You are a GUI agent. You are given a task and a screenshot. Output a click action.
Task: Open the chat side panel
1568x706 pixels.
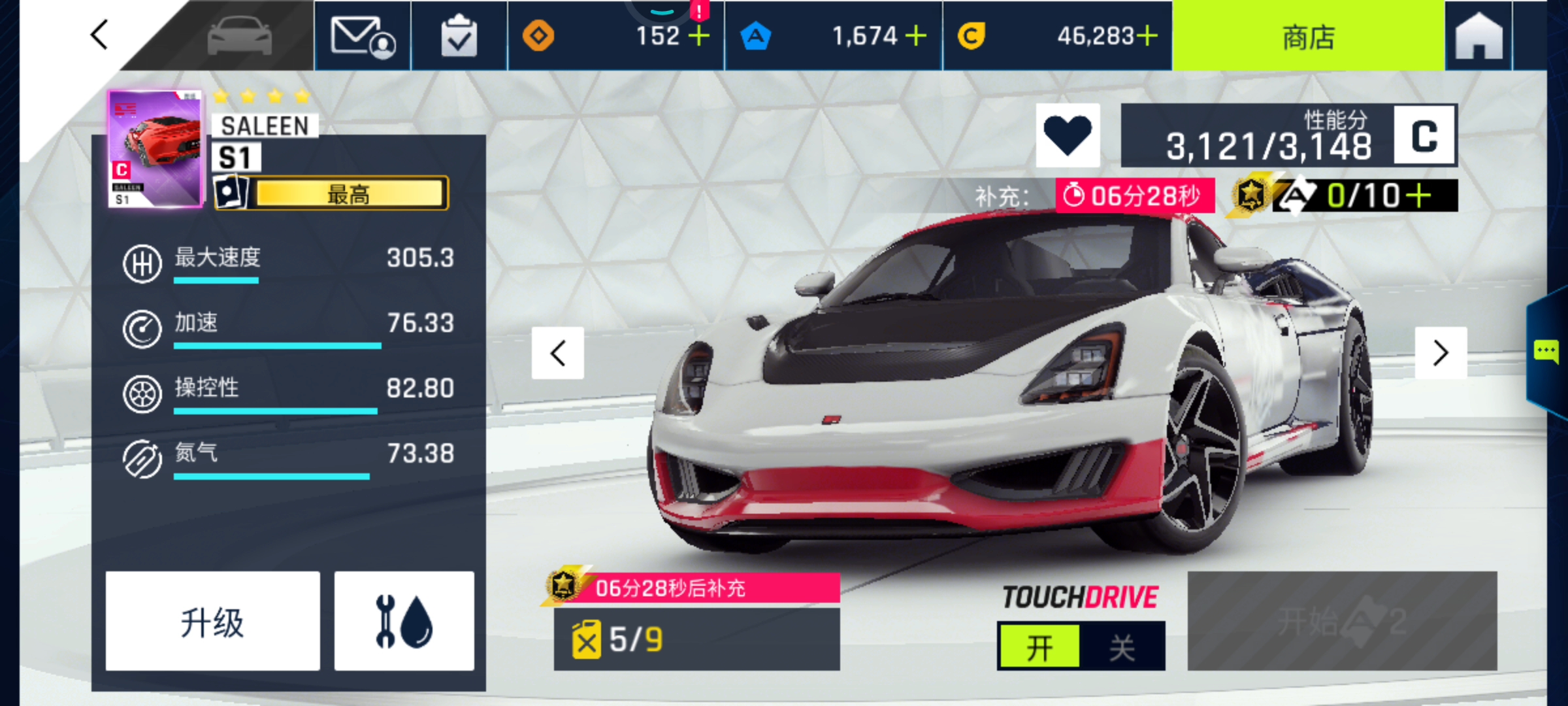(x=1546, y=352)
